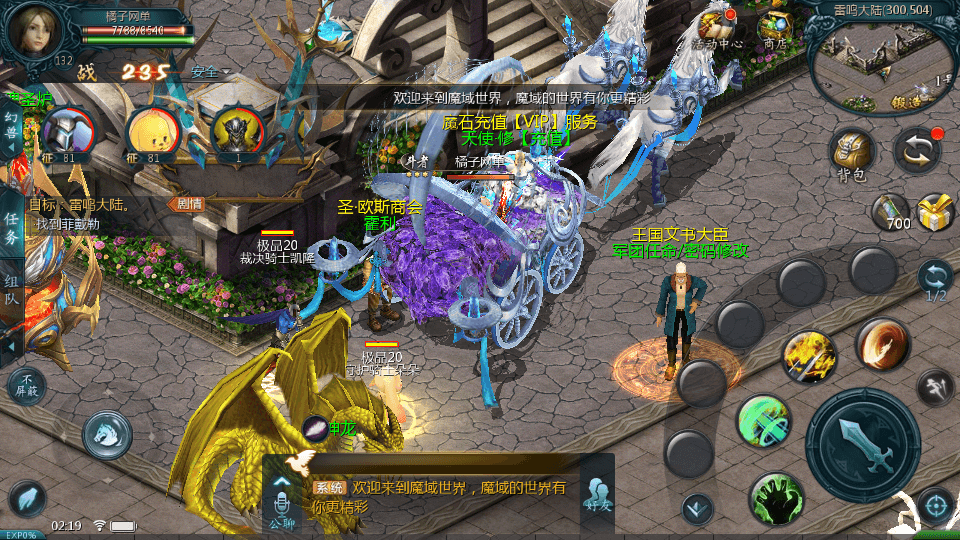Open the yellow gift box reward
The image size is (960, 540).
pyautogui.click(x=935, y=212)
